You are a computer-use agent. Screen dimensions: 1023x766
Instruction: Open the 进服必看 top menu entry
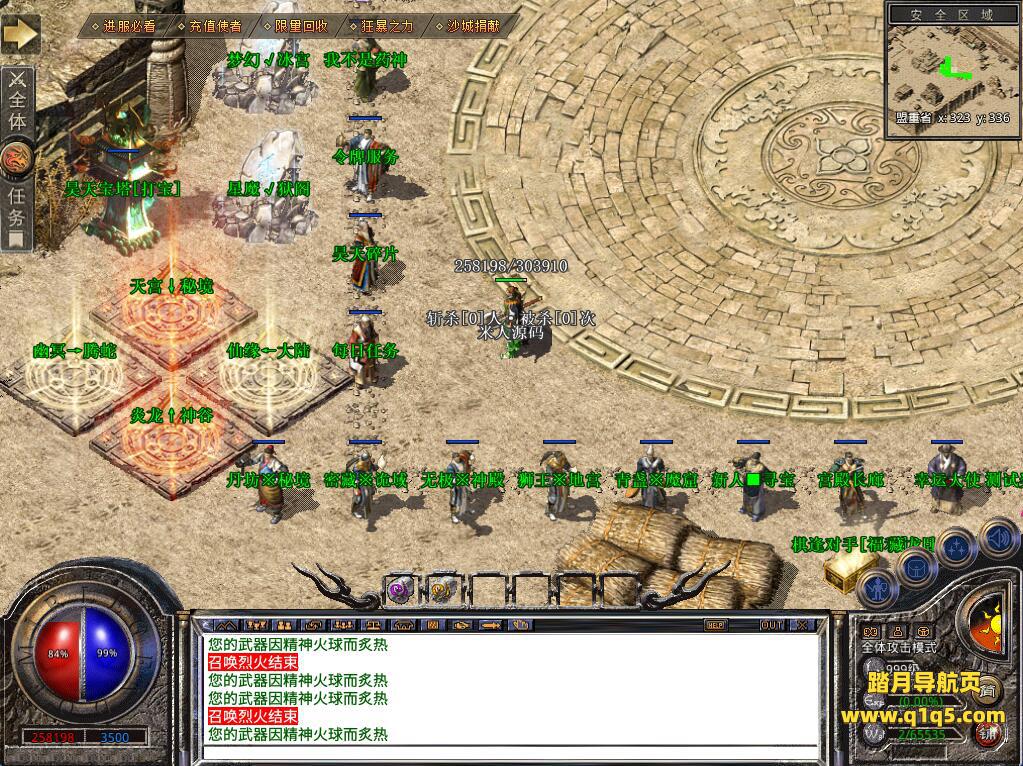tap(127, 26)
